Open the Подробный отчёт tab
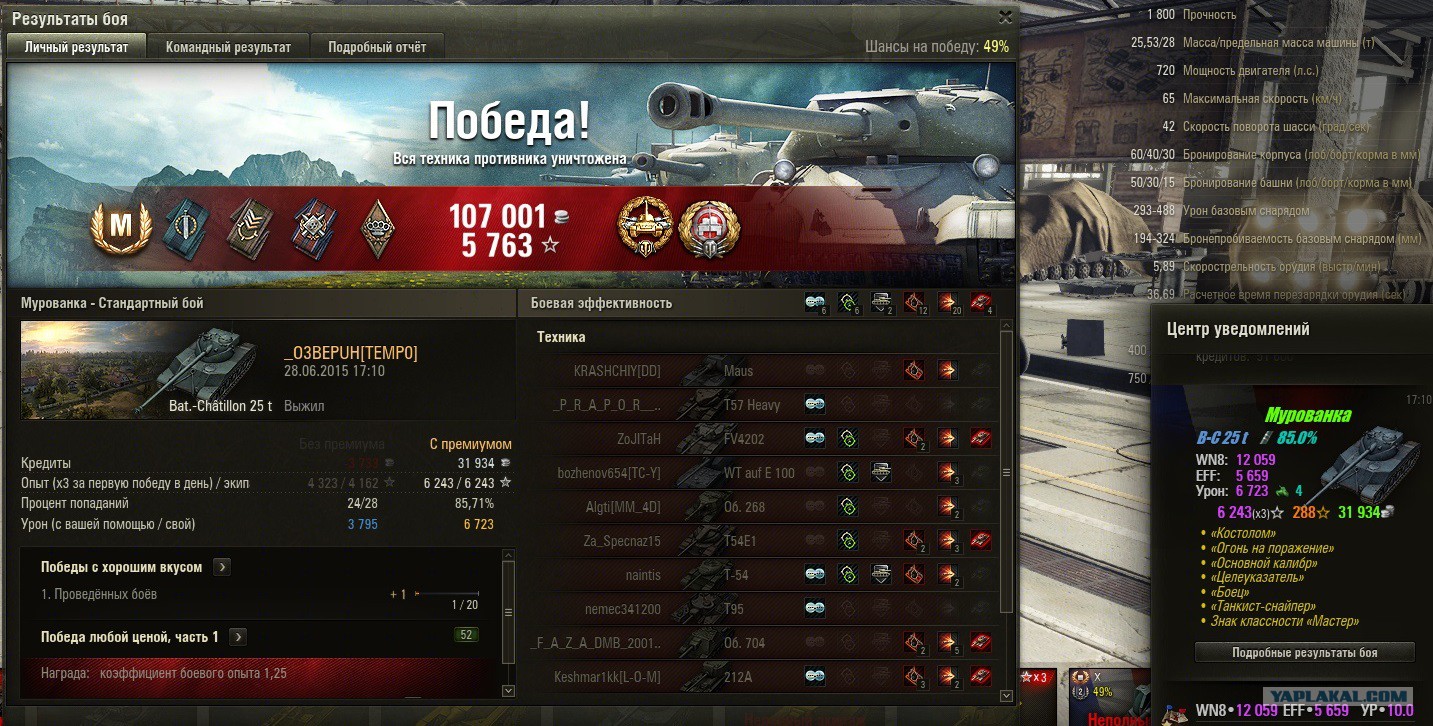Screen dimensions: 1433x726 [x=377, y=47]
